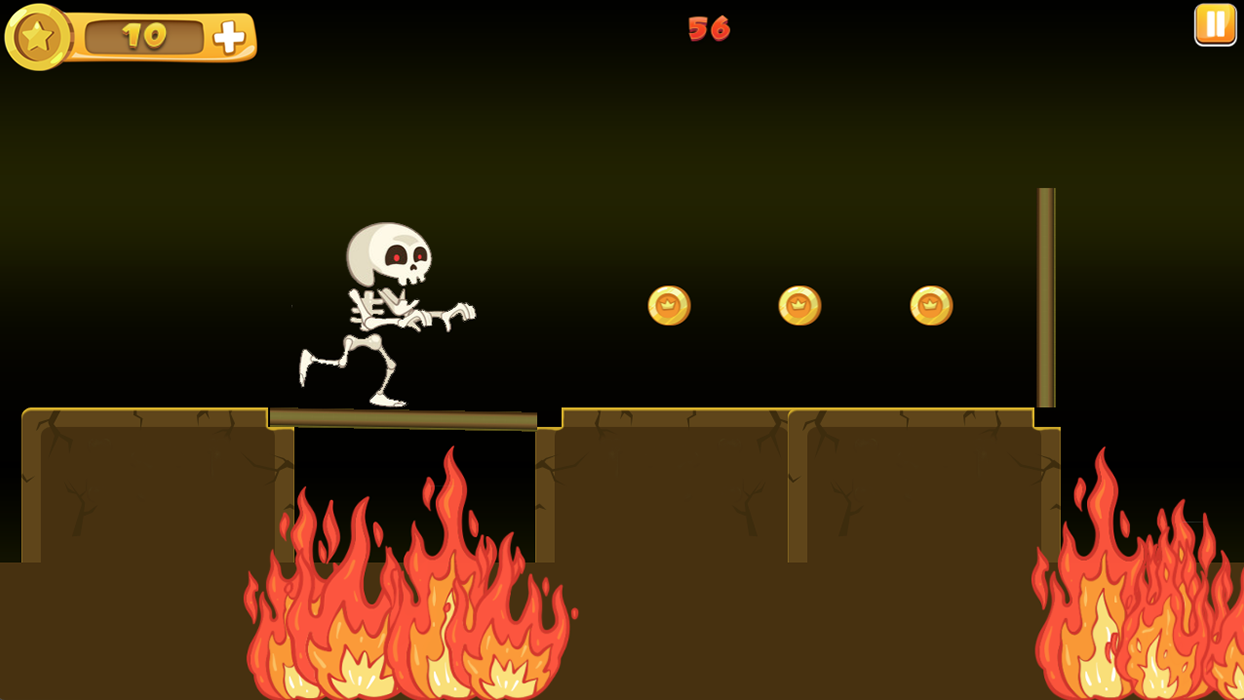Pause the game with the orange button
Image resolution: width=1244 pixels, height=700 pixels.
point(1215,25)
